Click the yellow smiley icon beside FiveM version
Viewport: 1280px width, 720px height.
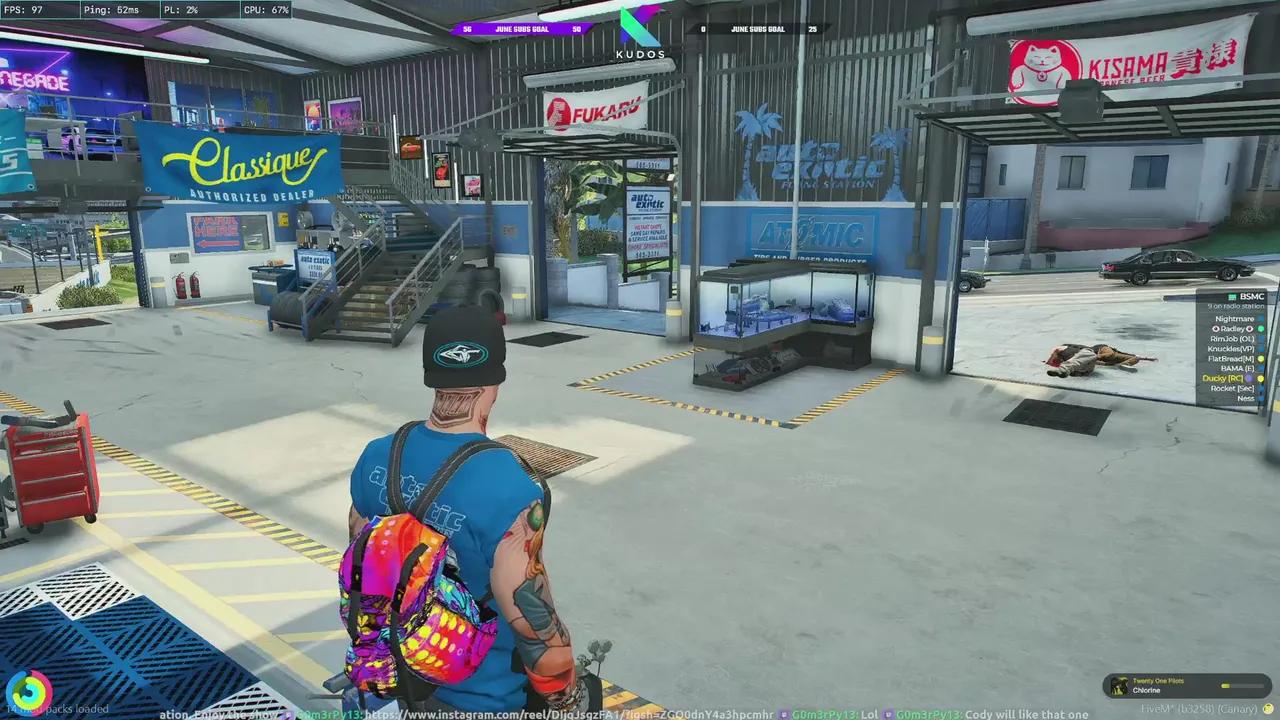tap(1267, 711)
